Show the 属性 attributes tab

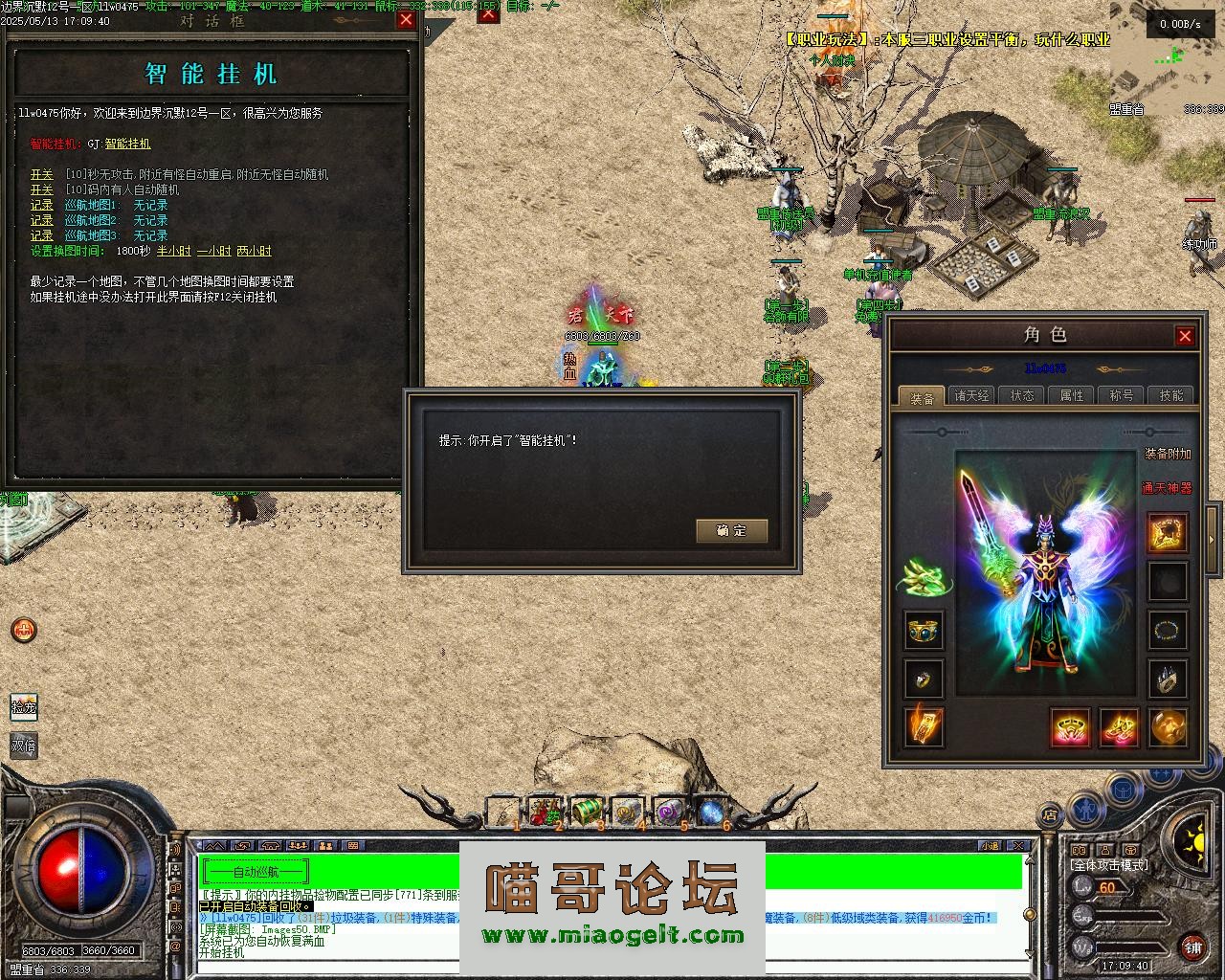(1071, 395)
